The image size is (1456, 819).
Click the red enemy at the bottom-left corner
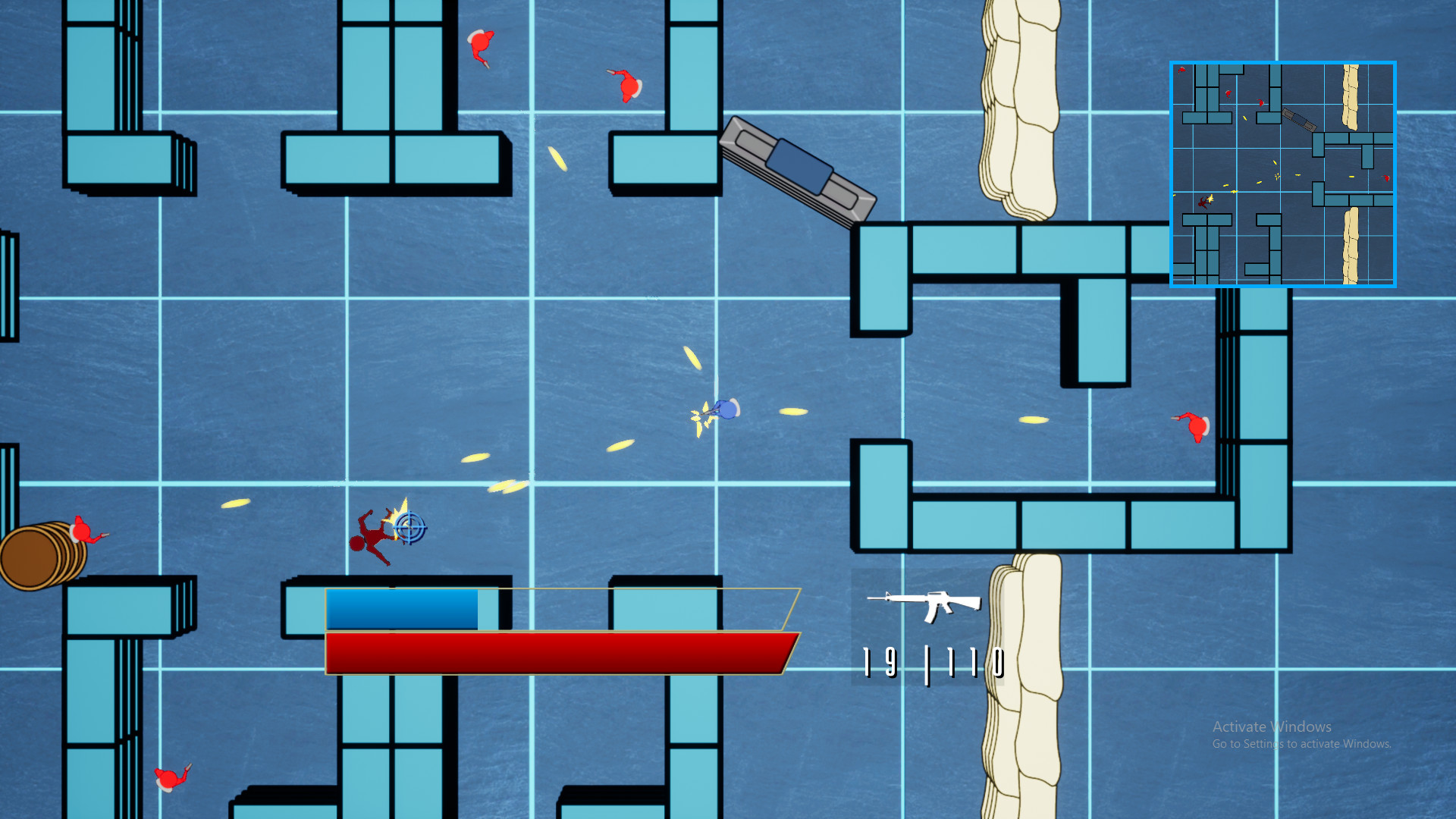[x=168, y=780]
